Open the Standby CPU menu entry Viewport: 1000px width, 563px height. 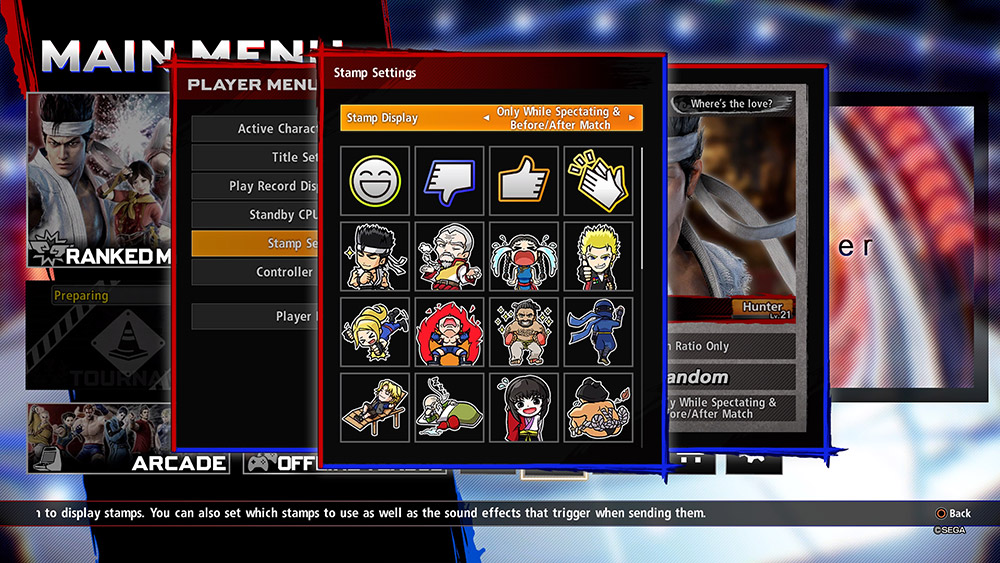256,215
